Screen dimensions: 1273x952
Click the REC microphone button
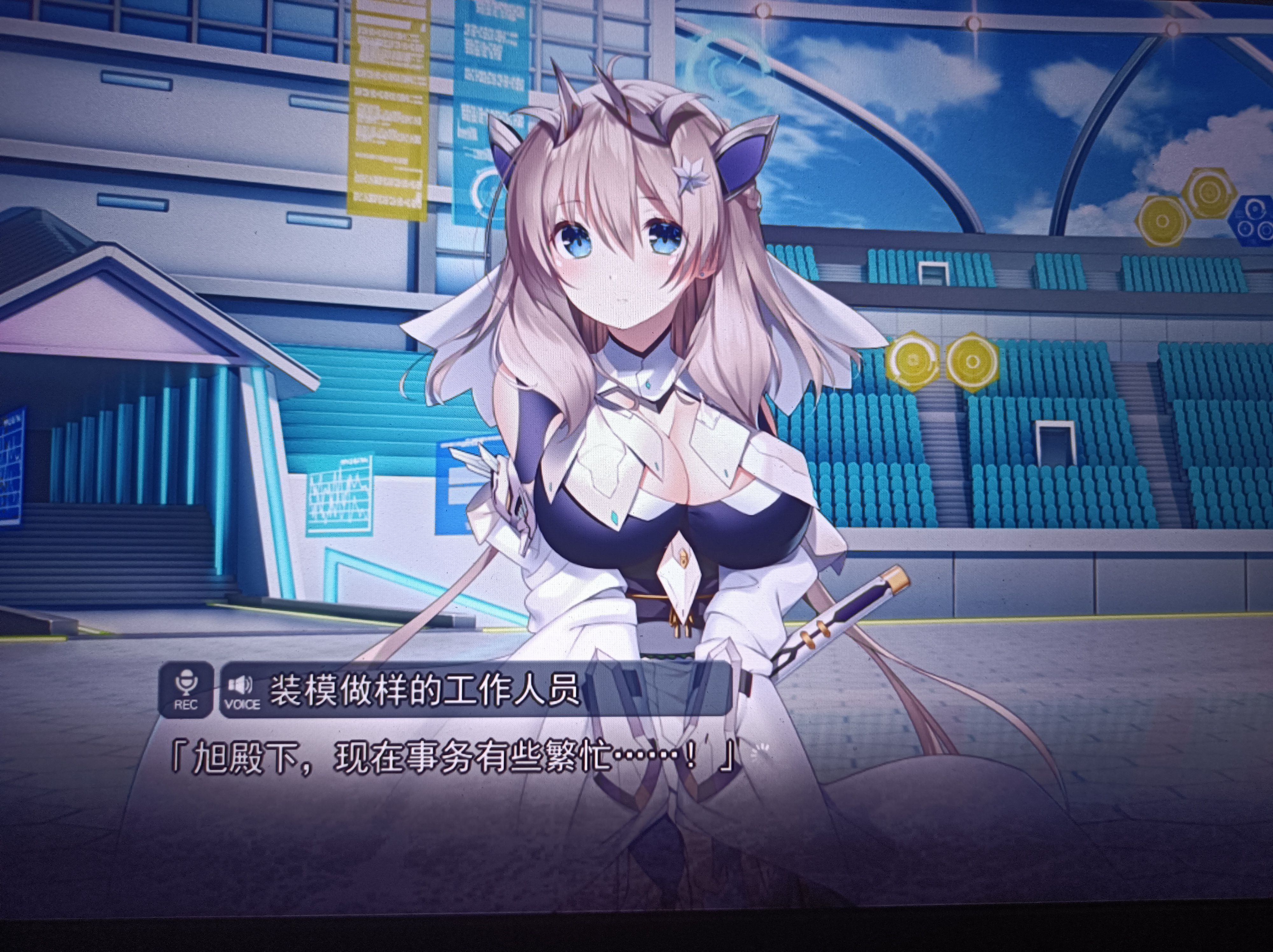(x=185, y=690)
